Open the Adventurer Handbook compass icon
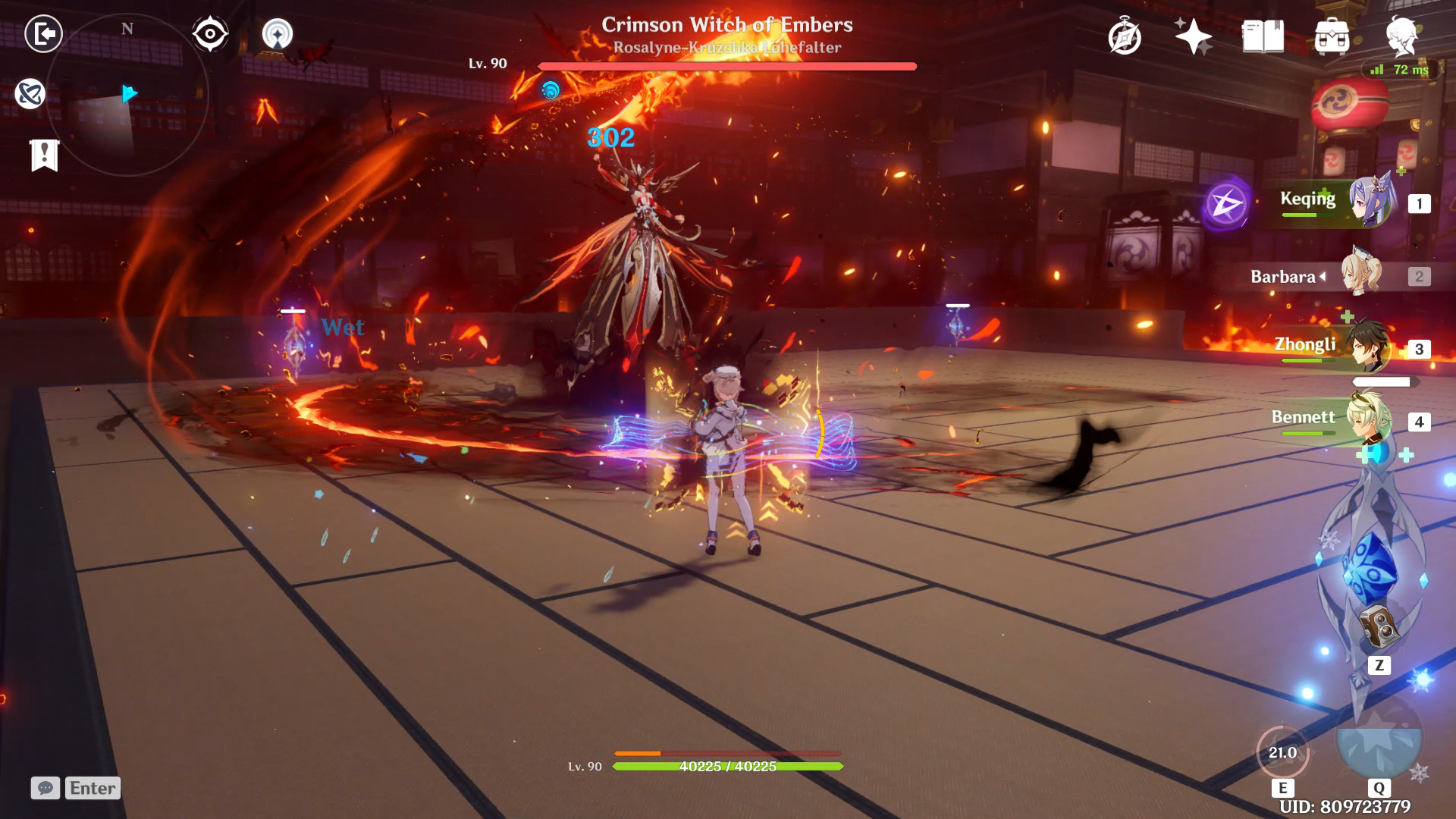This screenshot has width=1456, height=819. (1125, 36)
